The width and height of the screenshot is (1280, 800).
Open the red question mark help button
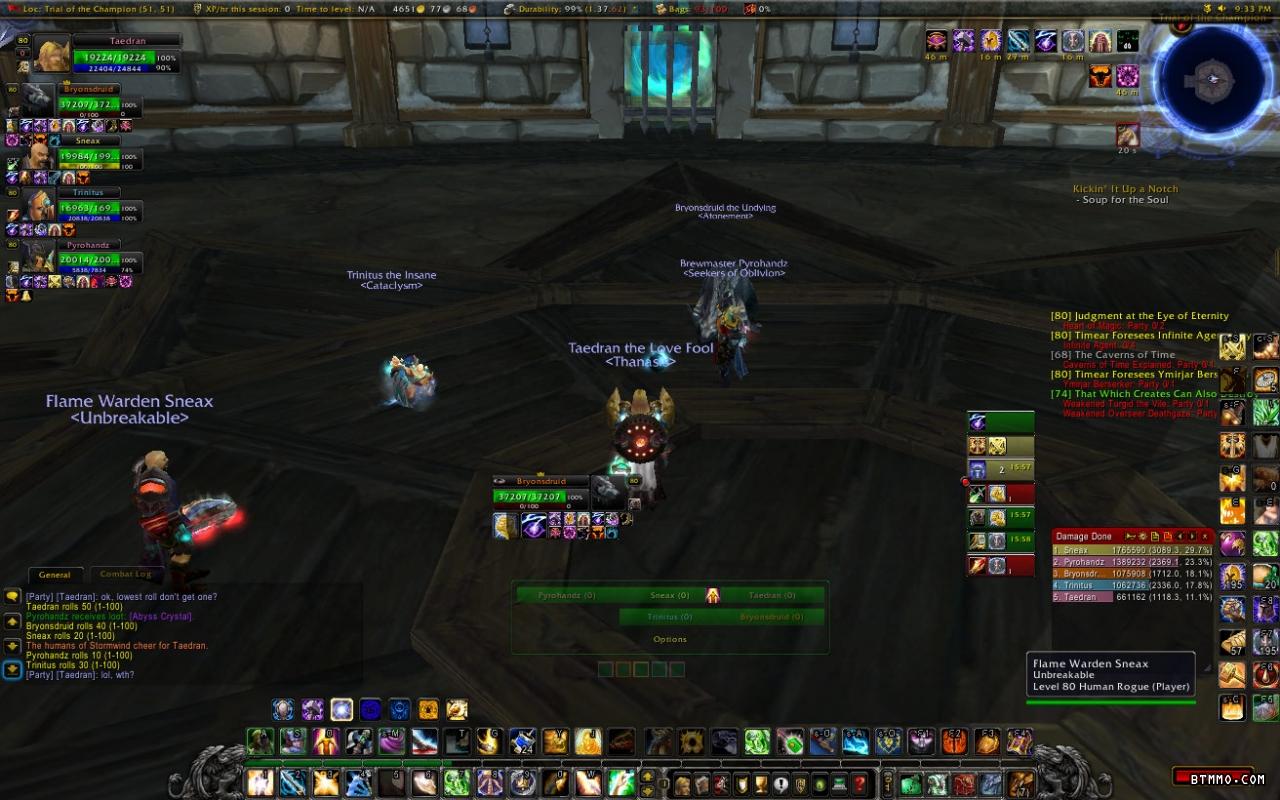click(x=858, y=784)
